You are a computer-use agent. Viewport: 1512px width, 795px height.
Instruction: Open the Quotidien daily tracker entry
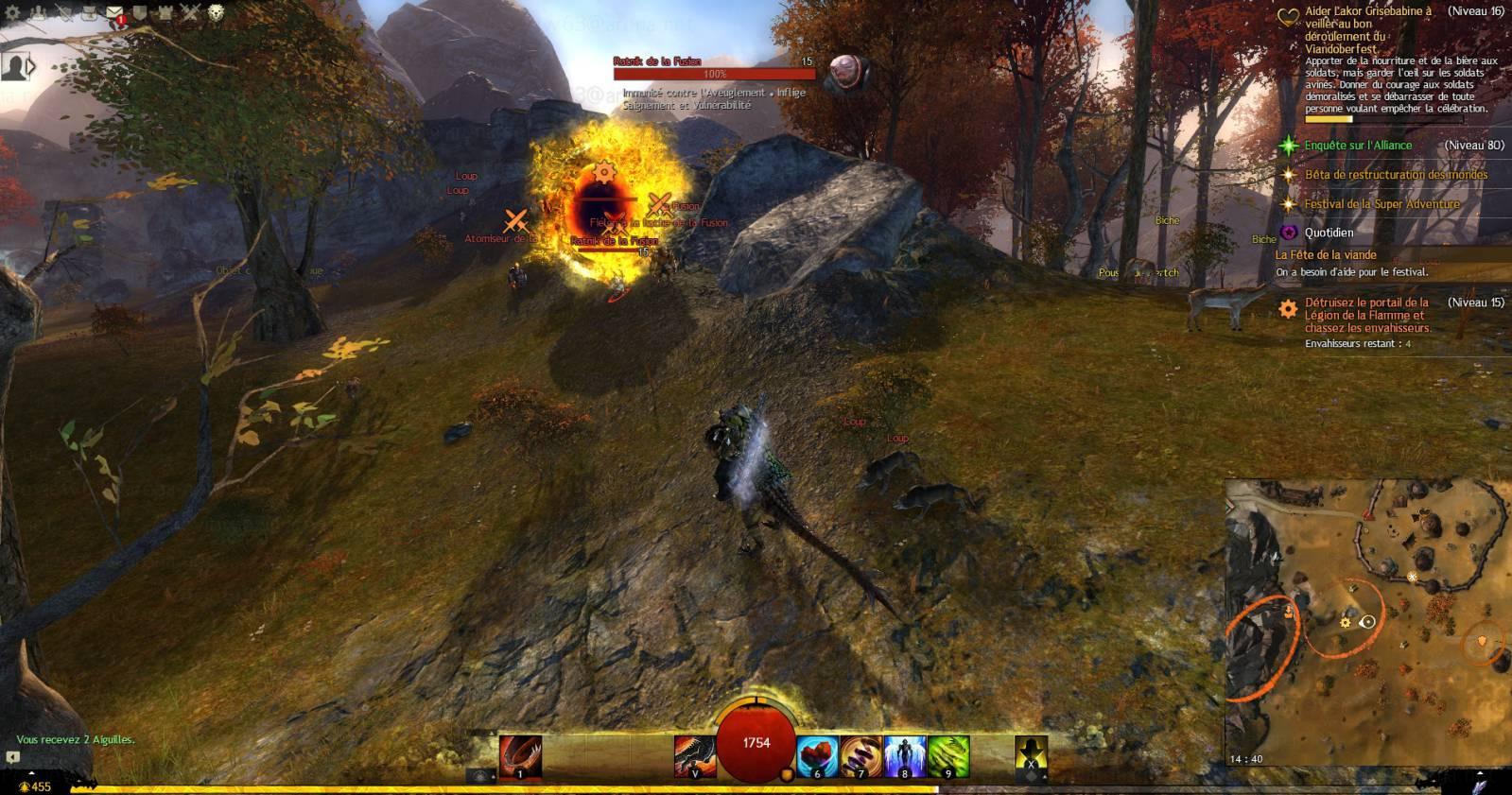[1329, 233]
